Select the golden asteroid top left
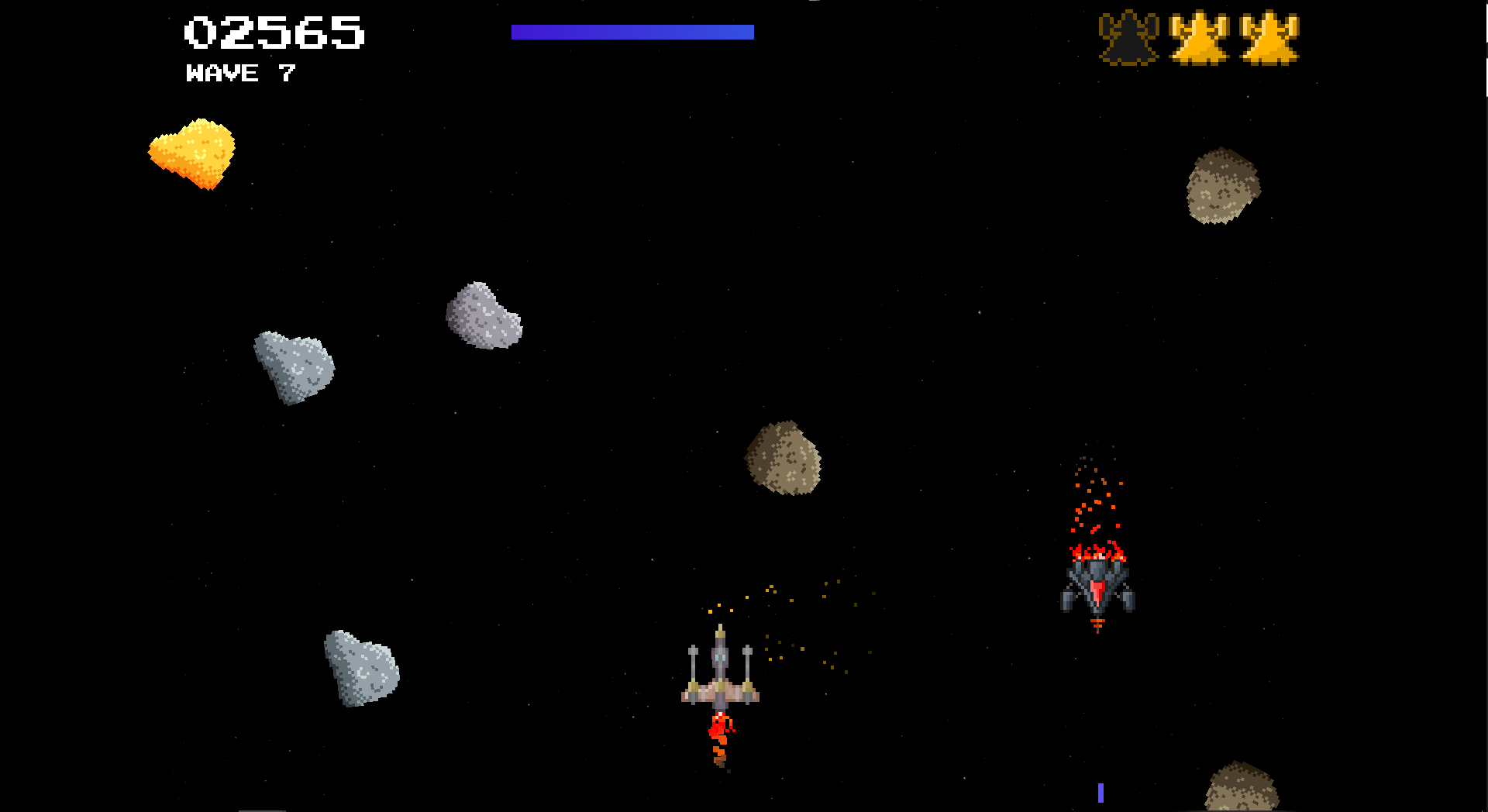This screenshot has width=1488, height=812. coord(191,155)
